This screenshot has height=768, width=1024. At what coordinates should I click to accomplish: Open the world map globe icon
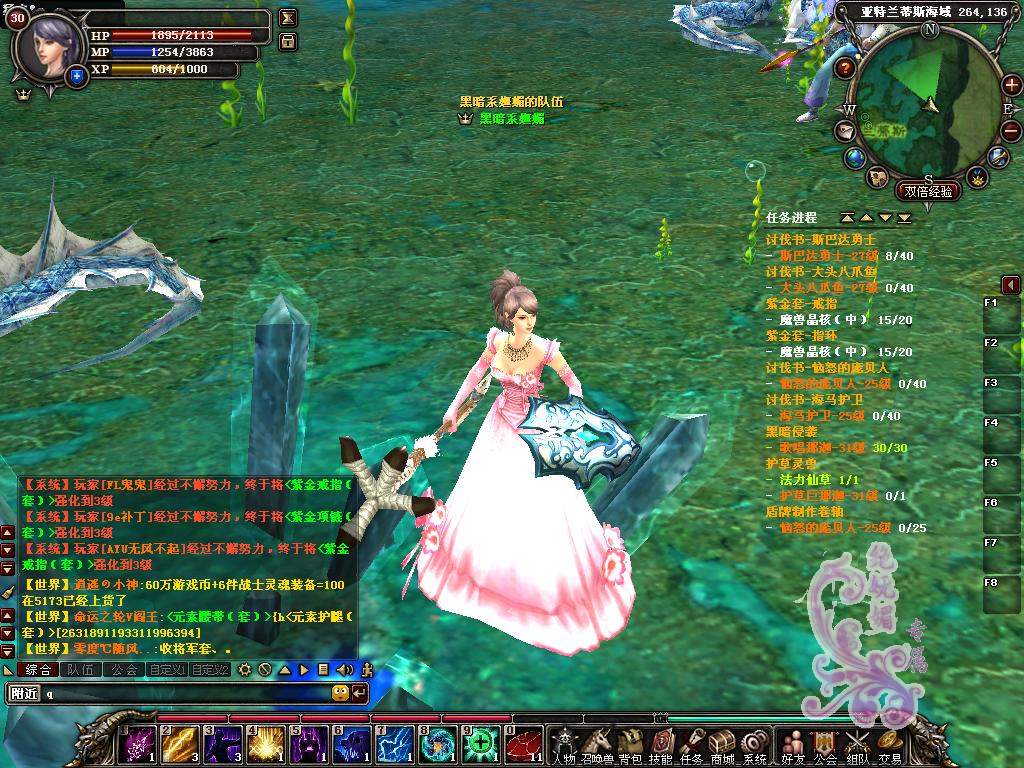[854, 157]
